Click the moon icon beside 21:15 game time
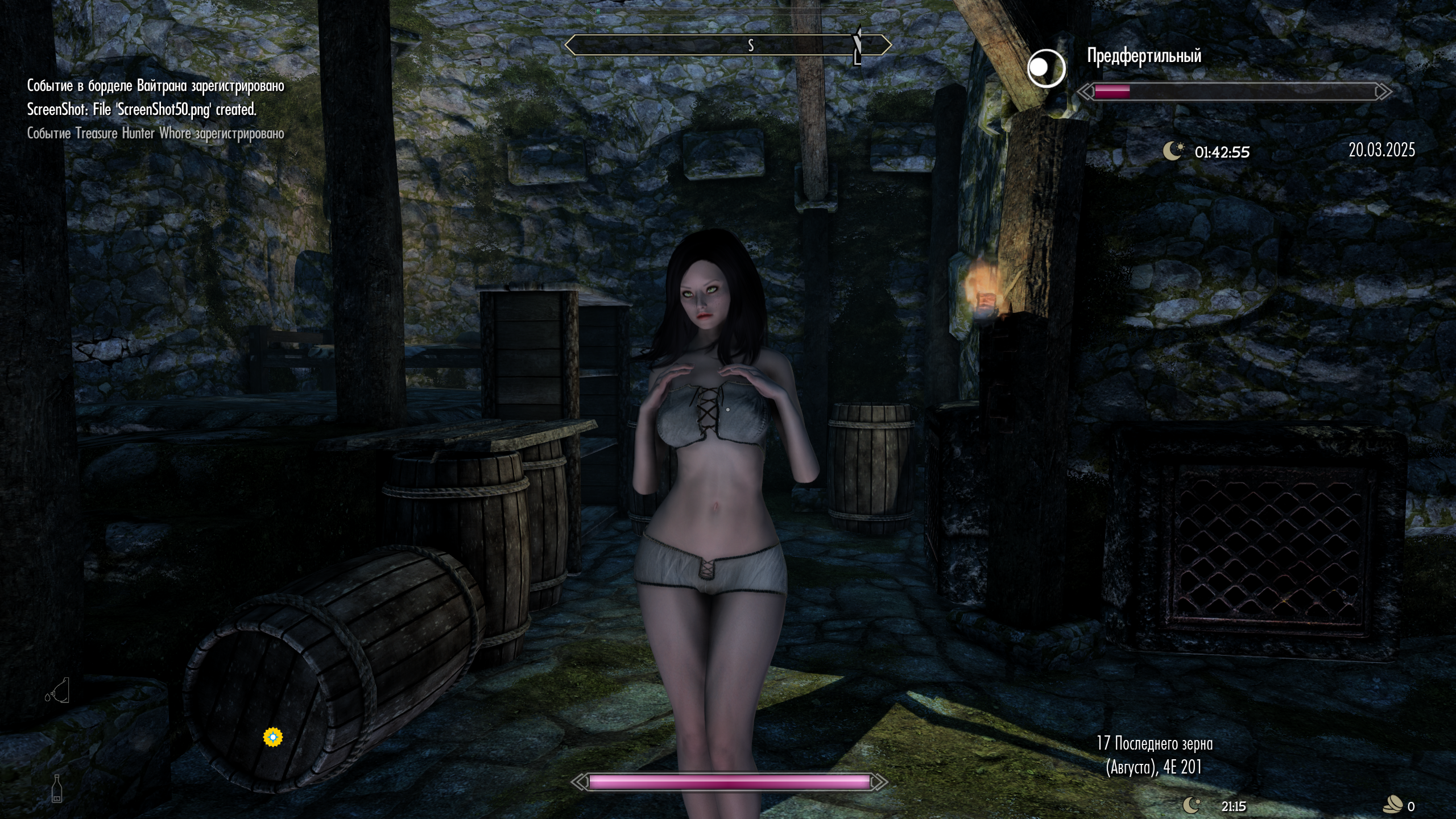The image size is (1456, 819). (x=1192, y=805)
